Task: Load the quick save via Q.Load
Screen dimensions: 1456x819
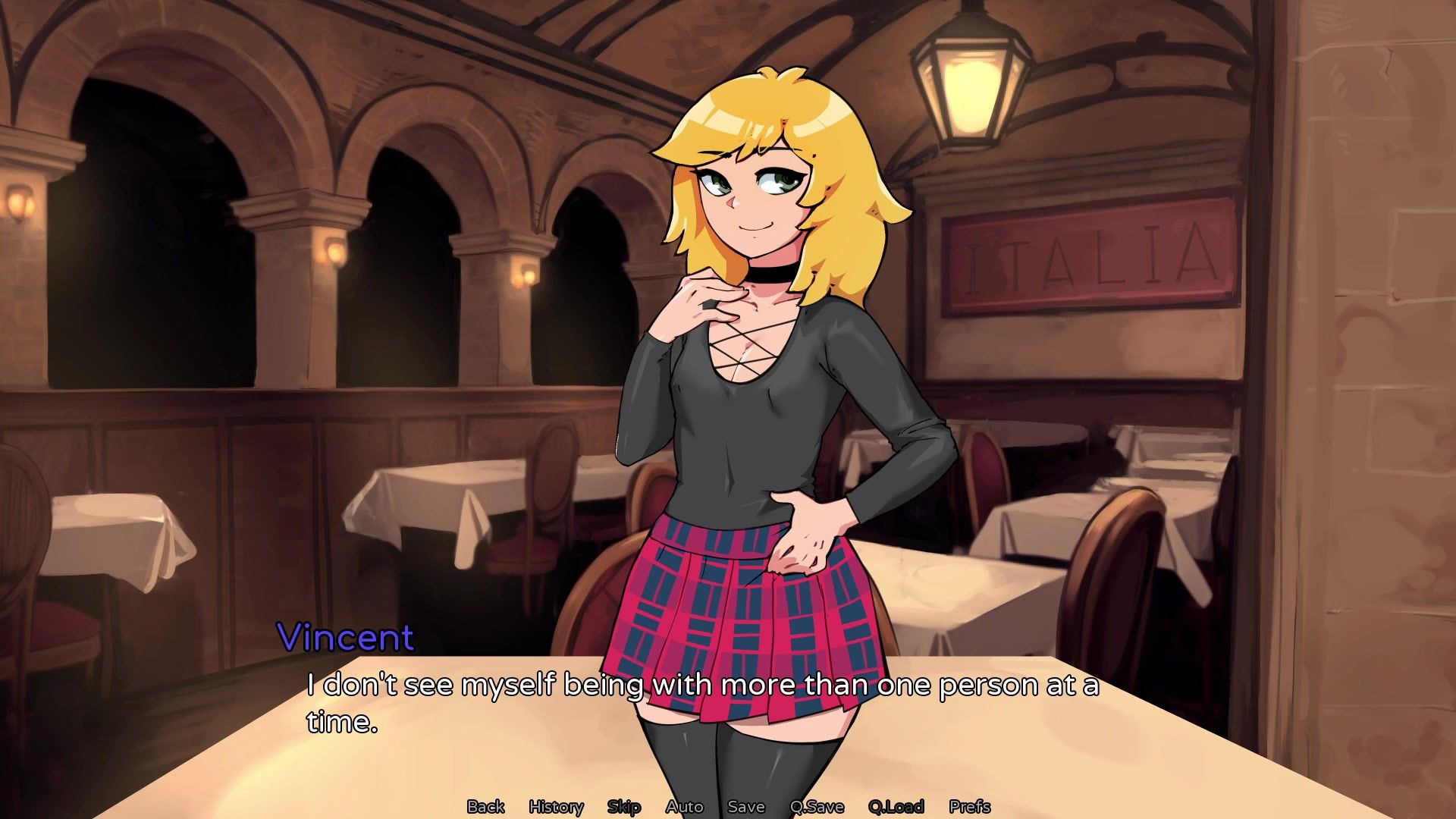Action: pyautogui.click(x=896, y=806)
